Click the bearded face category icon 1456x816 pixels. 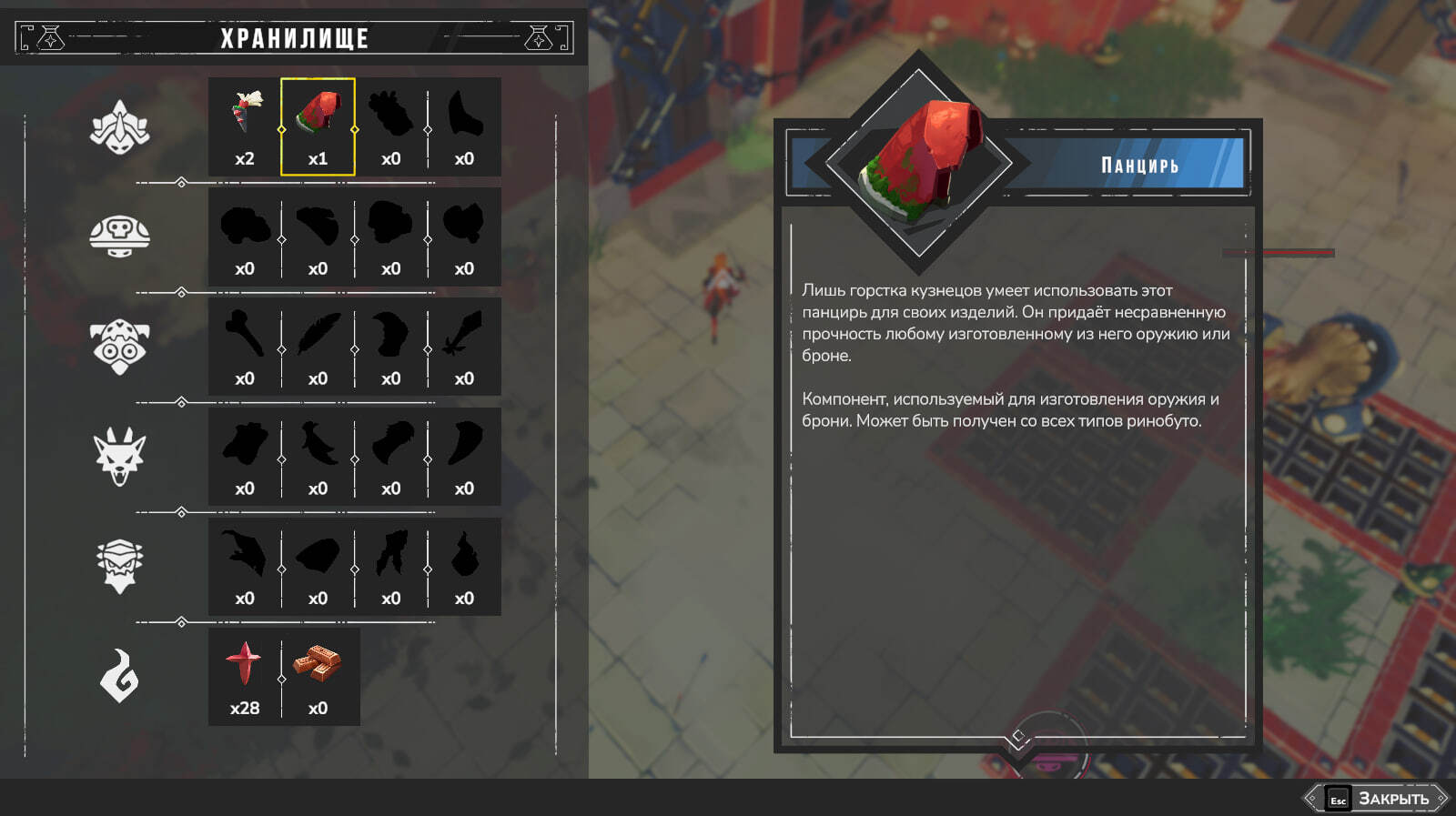click(119, 566)
